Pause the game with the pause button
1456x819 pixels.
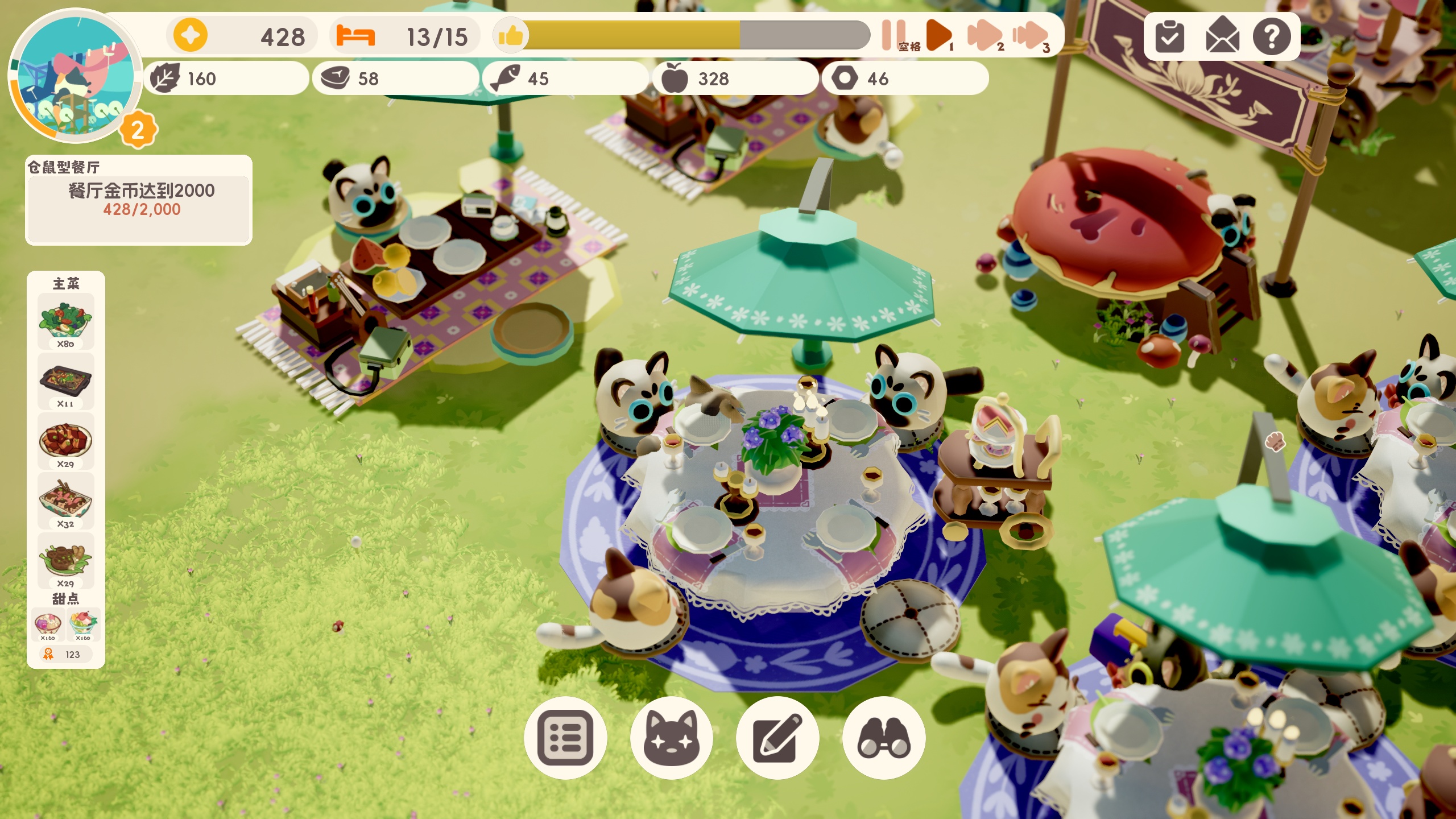click(894, 35)
